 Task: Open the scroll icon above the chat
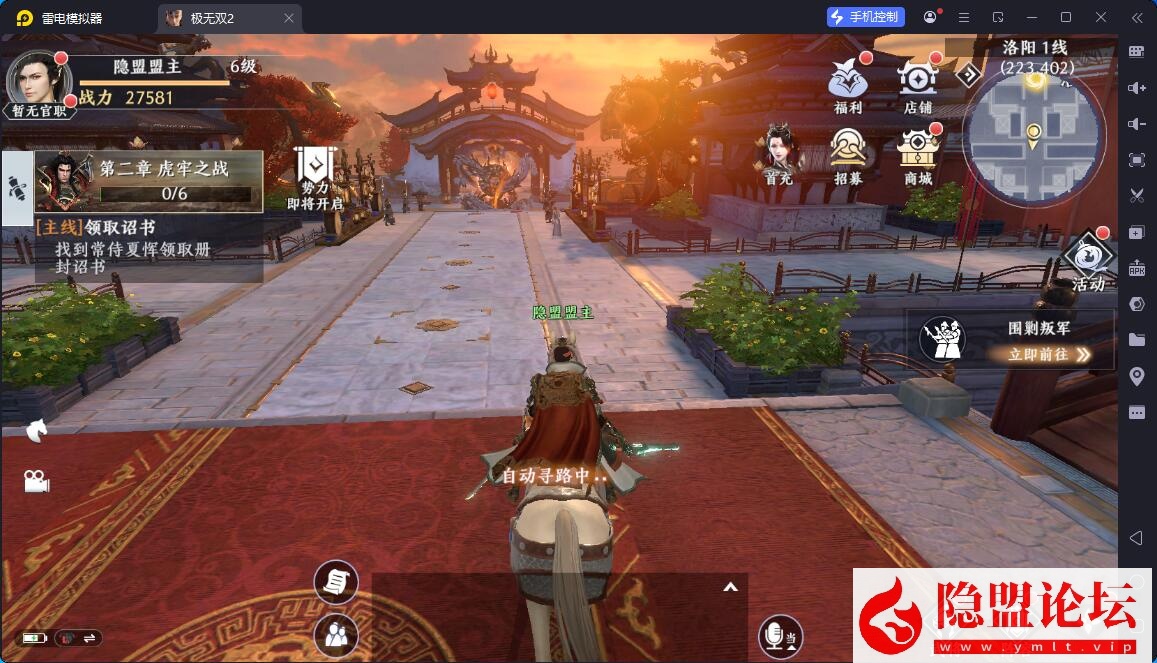coord(336,582)
